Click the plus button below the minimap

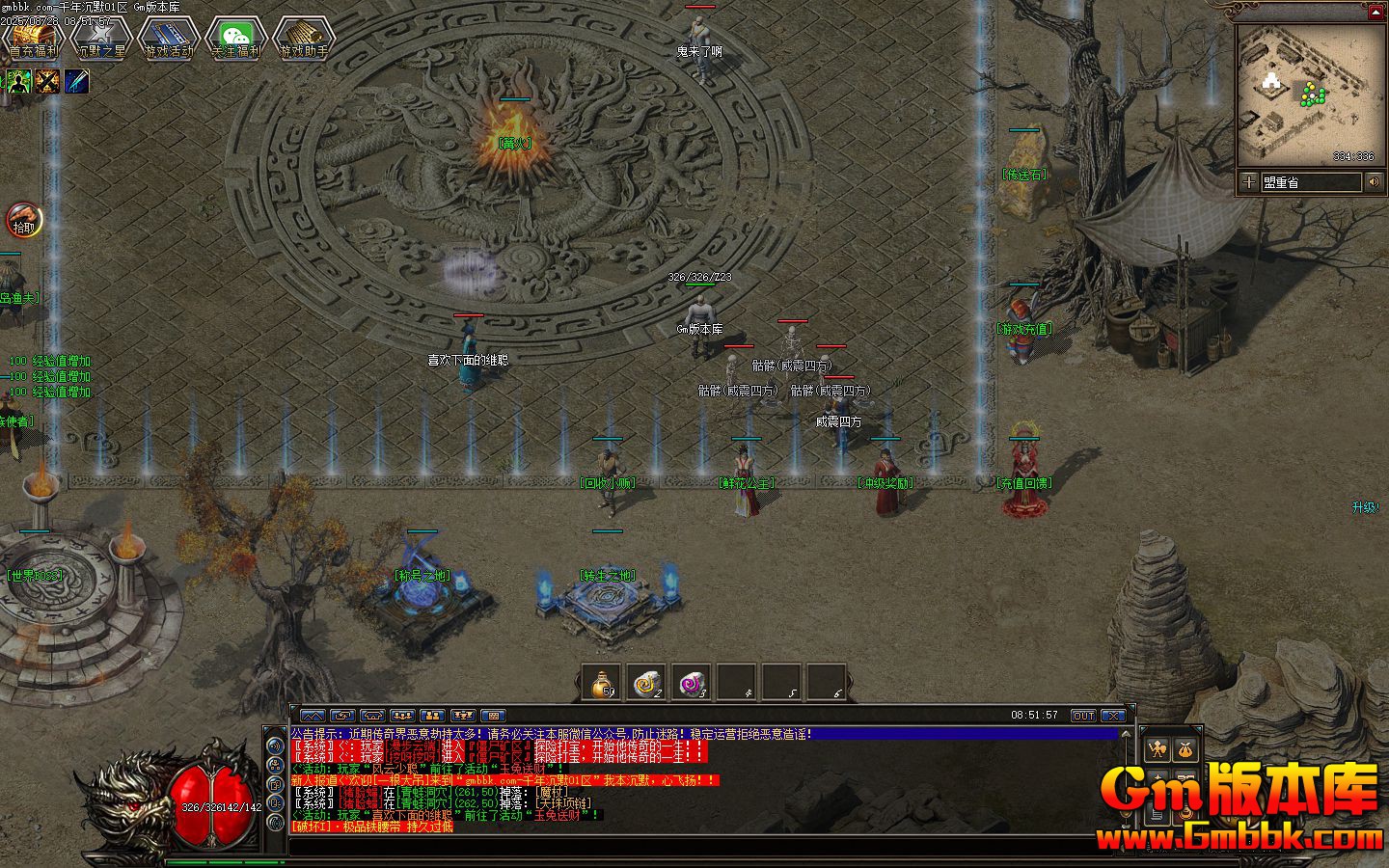(1249, 181)
